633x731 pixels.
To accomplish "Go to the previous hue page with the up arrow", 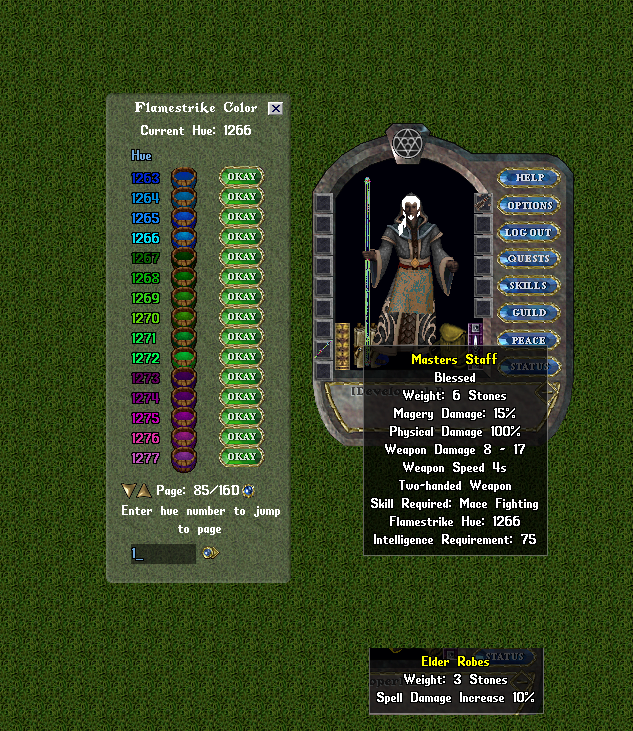I will coord(144,490).
